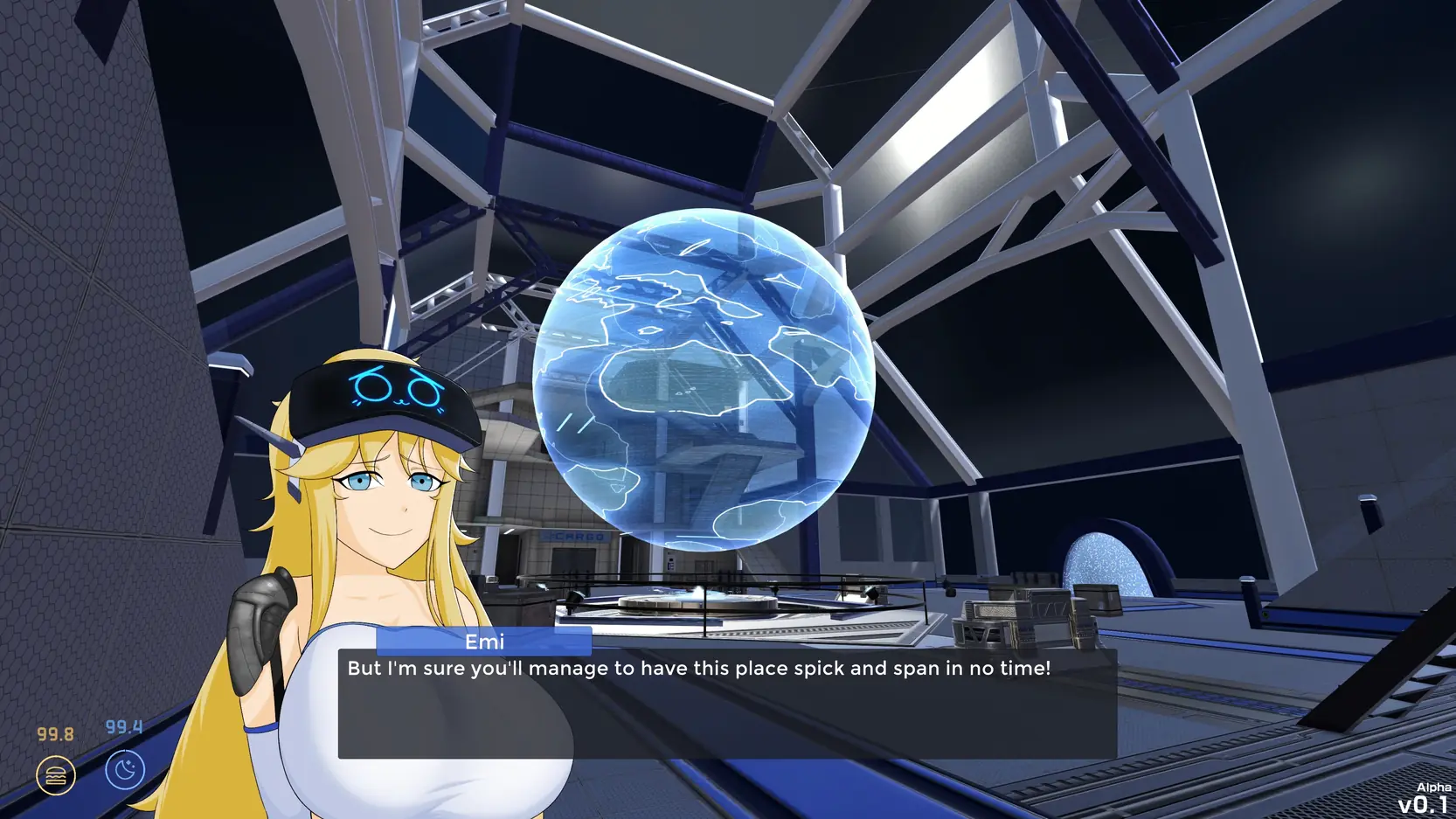Viewport: 1456px width, 819px height.
Task: Select the moon sleep icon
Action: point(125,770)
